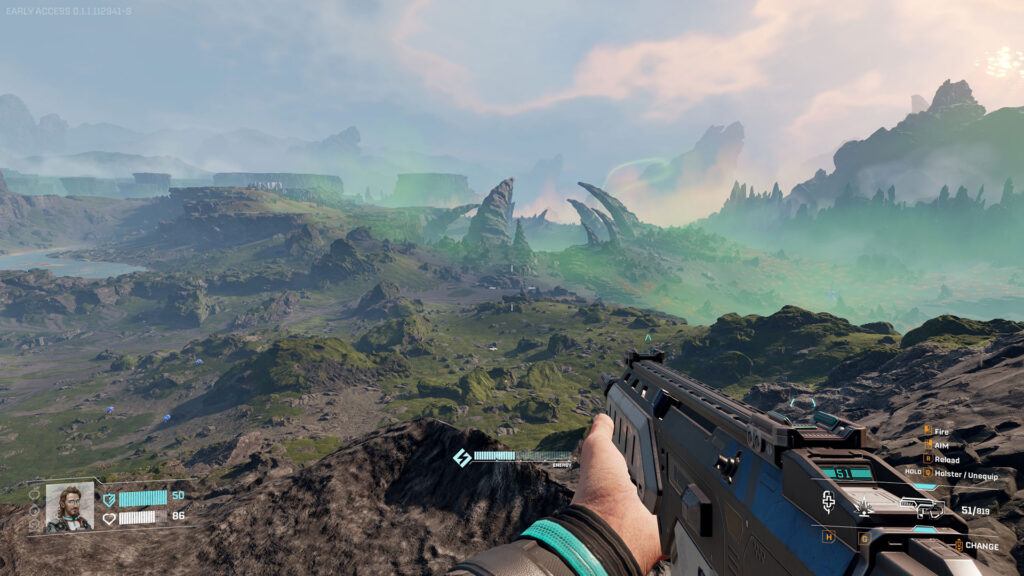This screenshot has width=1024, height=576.
Task: Click the player character portrait
Action: point(69,507)
